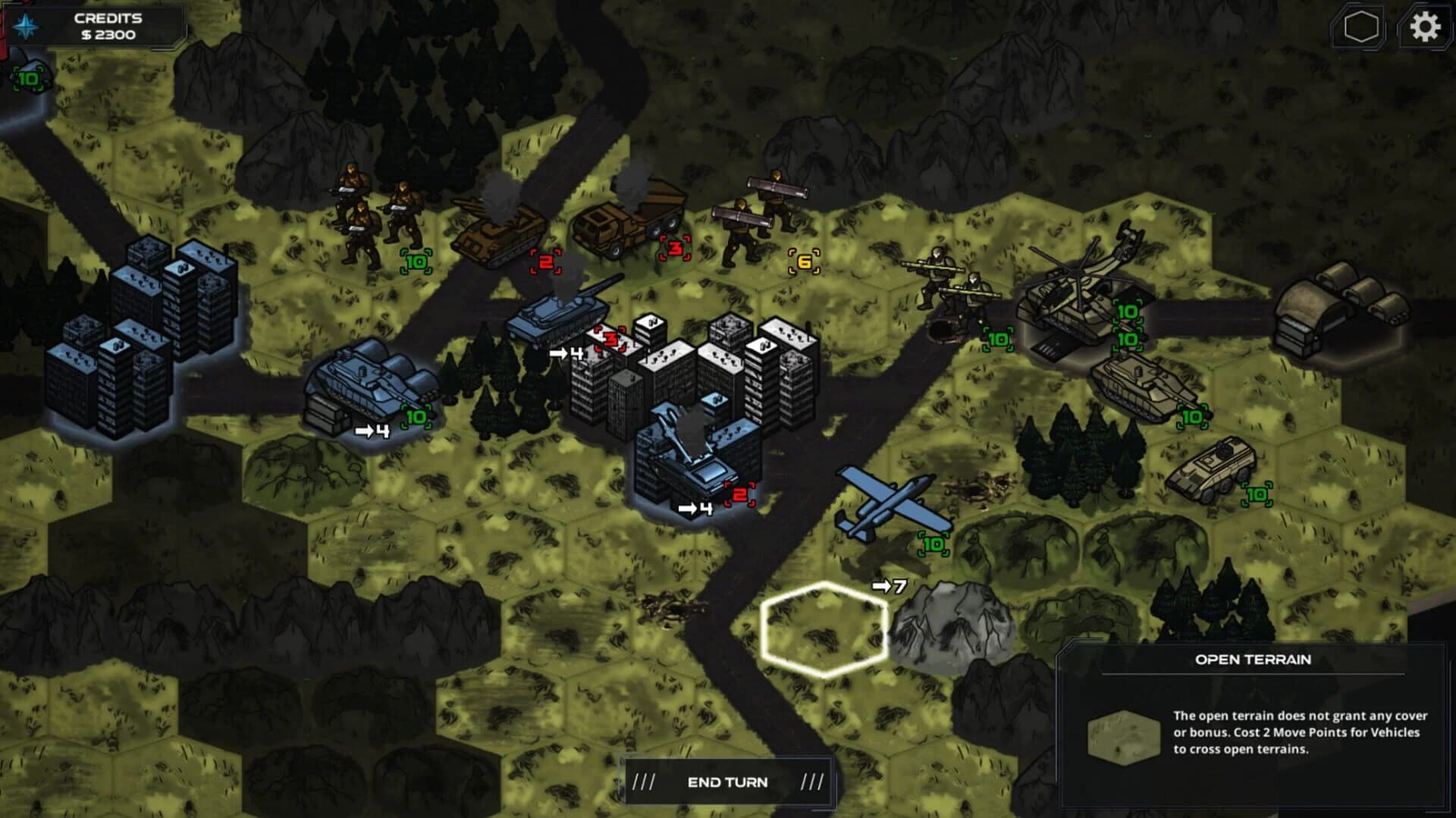Screen dimensions: 1456x818
Task: Click the blue star faction icon beside Credits
Action: click(x=26, y=24)
